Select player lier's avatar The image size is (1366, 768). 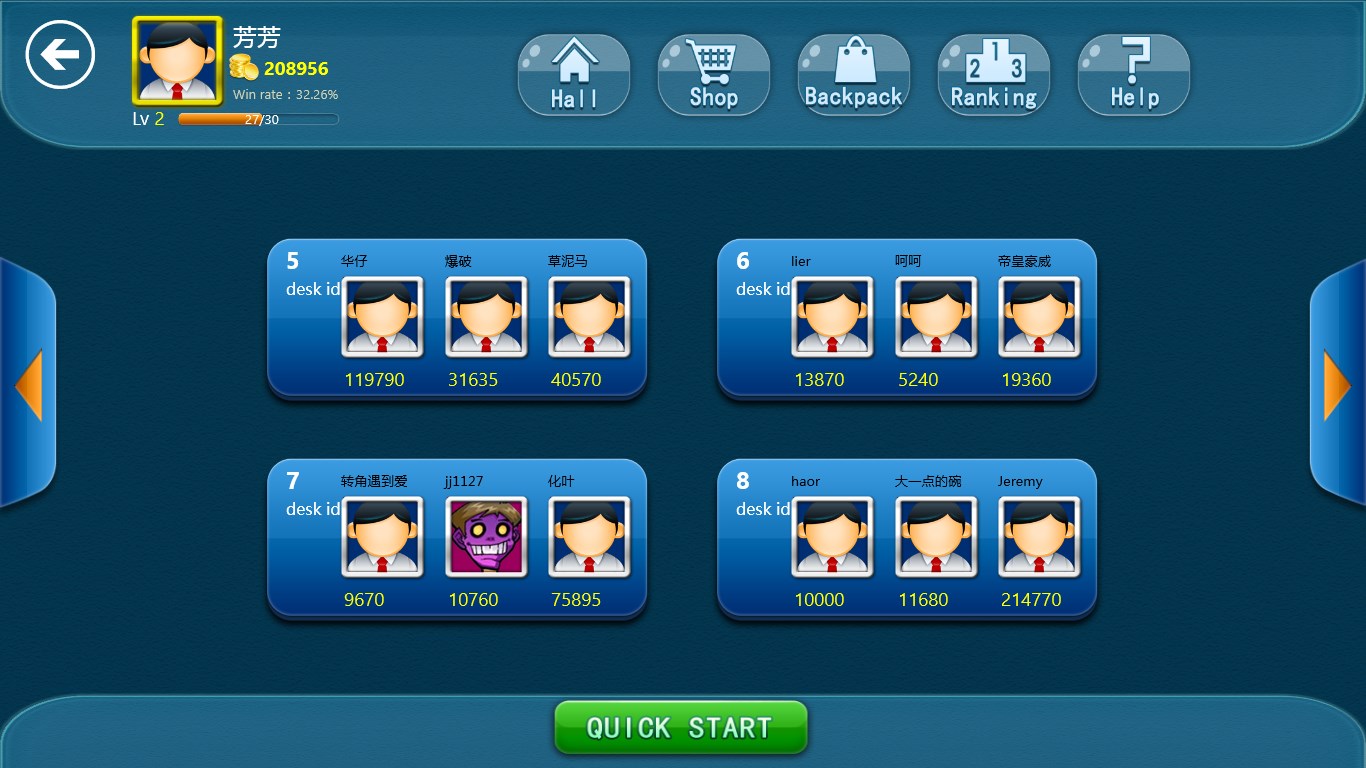click(832, 317)
